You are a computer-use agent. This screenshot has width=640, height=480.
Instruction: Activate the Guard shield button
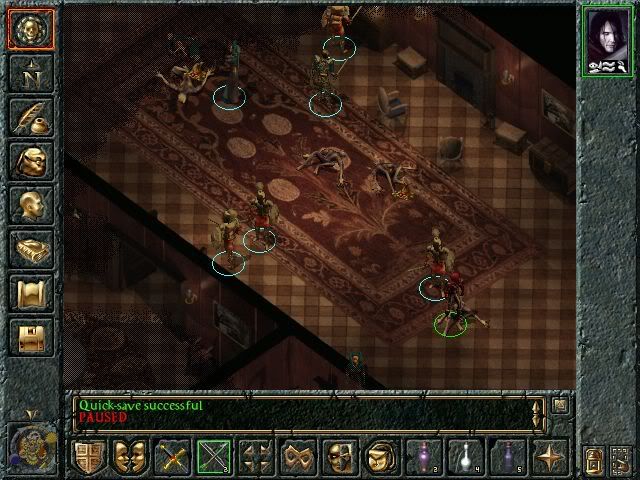89,457
